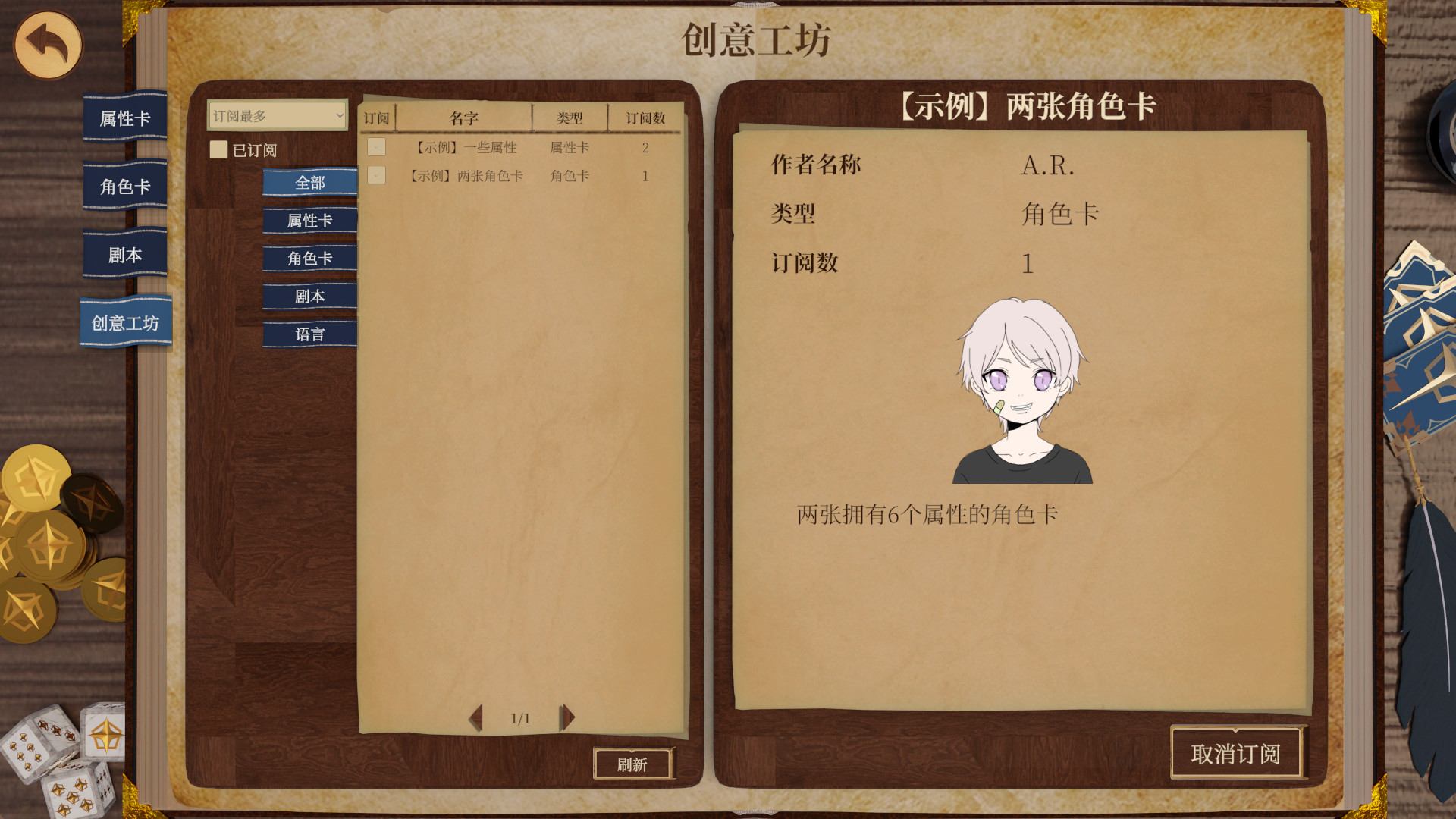Screen dimensions: 1456x819
Task: Select the 角色卡 banner in the sidebar
Action: pos(124,186)
